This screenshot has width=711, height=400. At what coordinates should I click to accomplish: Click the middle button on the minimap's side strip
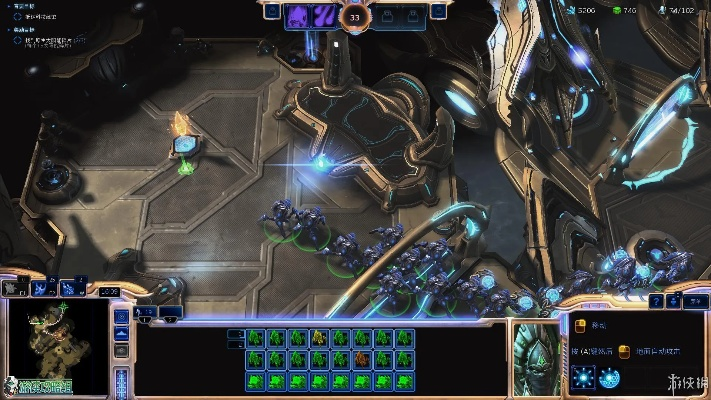tap(121, 335)
